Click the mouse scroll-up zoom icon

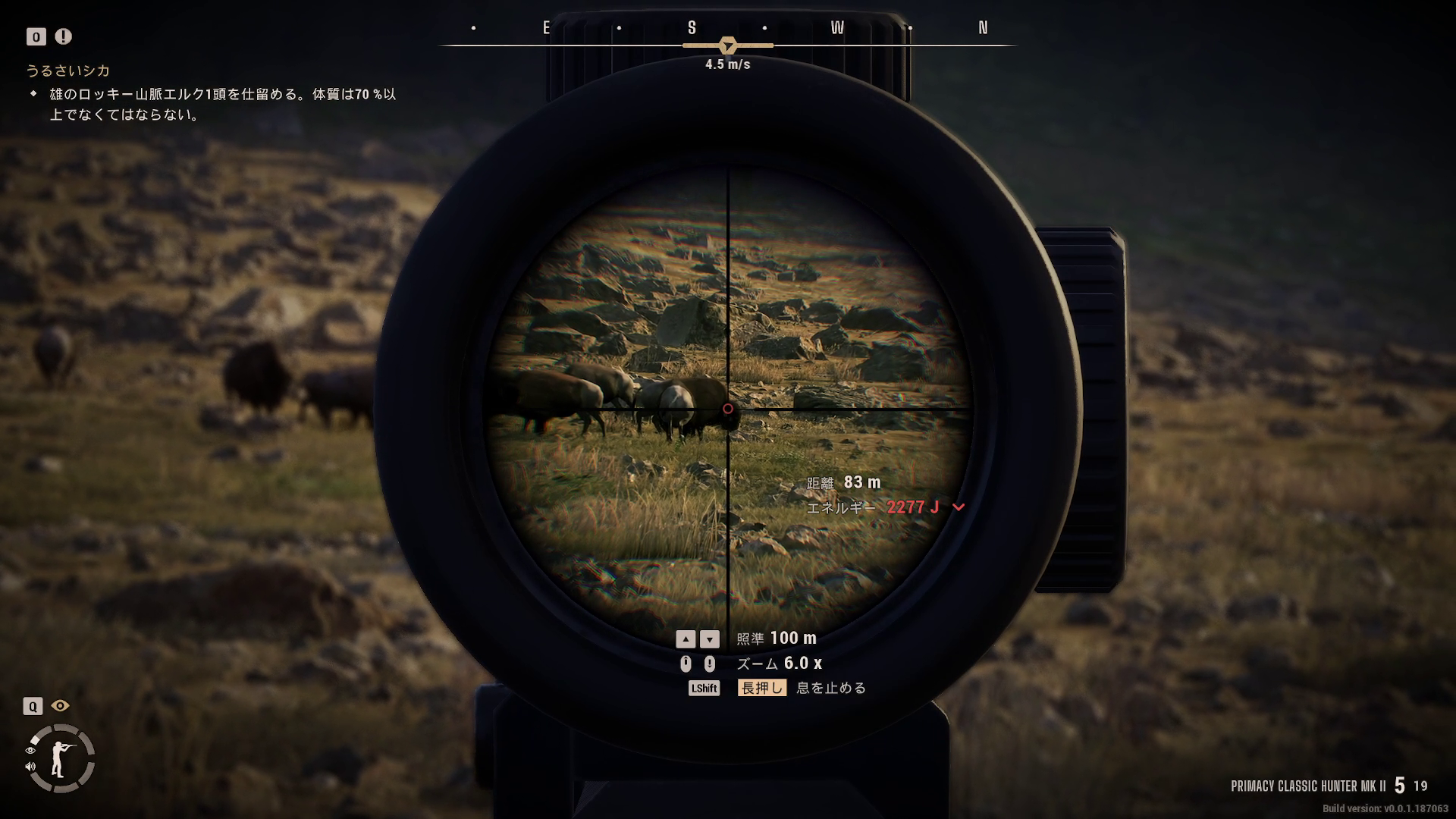coord(687,663)
